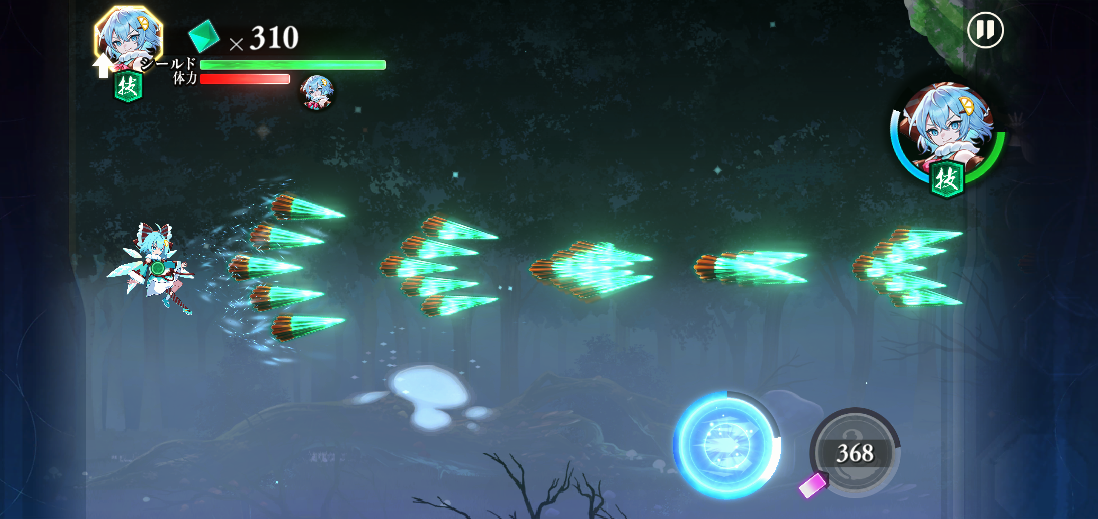Image resolution: width=1098 pixels, height=519 pixels.
Task: Pause the game with the pause button
Action: pyautogui.click(x=985, y=30)
